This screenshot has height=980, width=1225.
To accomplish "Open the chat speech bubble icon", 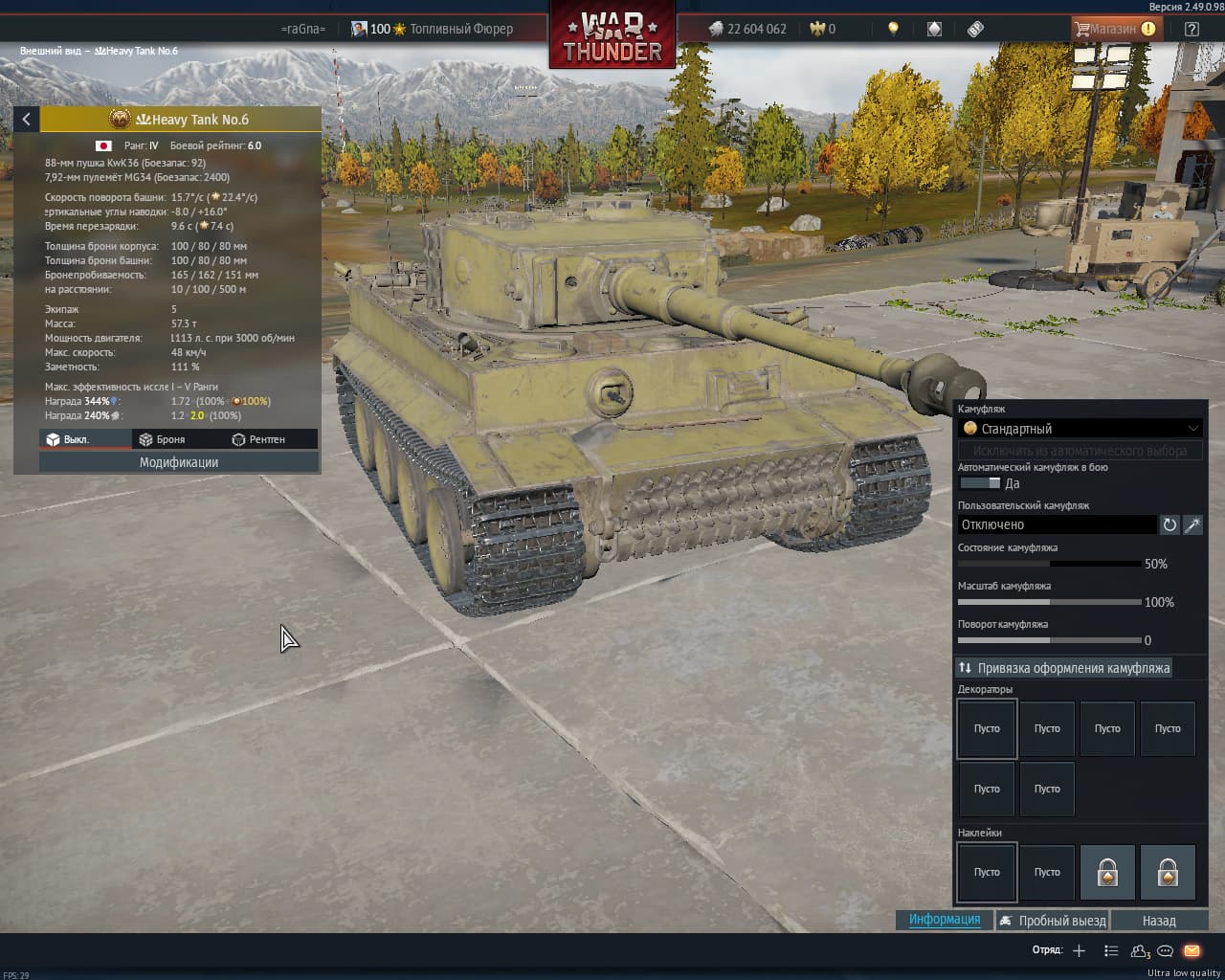I will point(1165,950).
